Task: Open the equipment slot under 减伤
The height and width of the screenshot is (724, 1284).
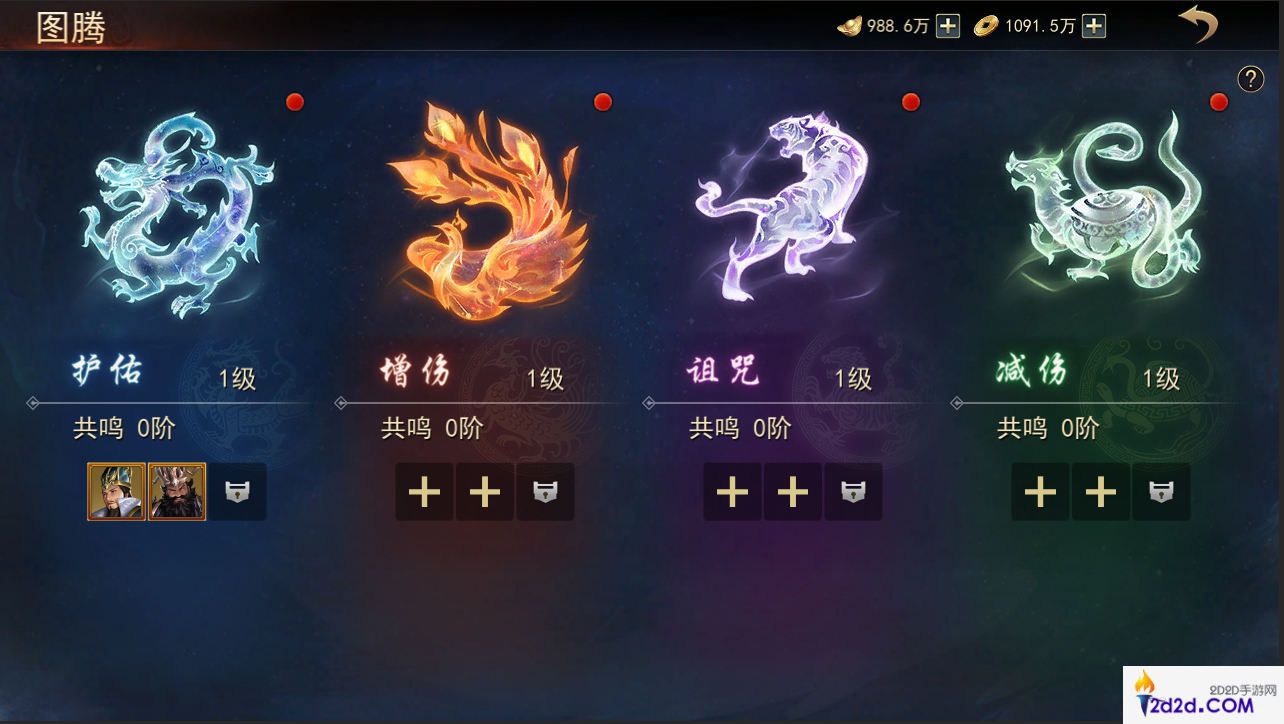Action: tap(1161, 492)
